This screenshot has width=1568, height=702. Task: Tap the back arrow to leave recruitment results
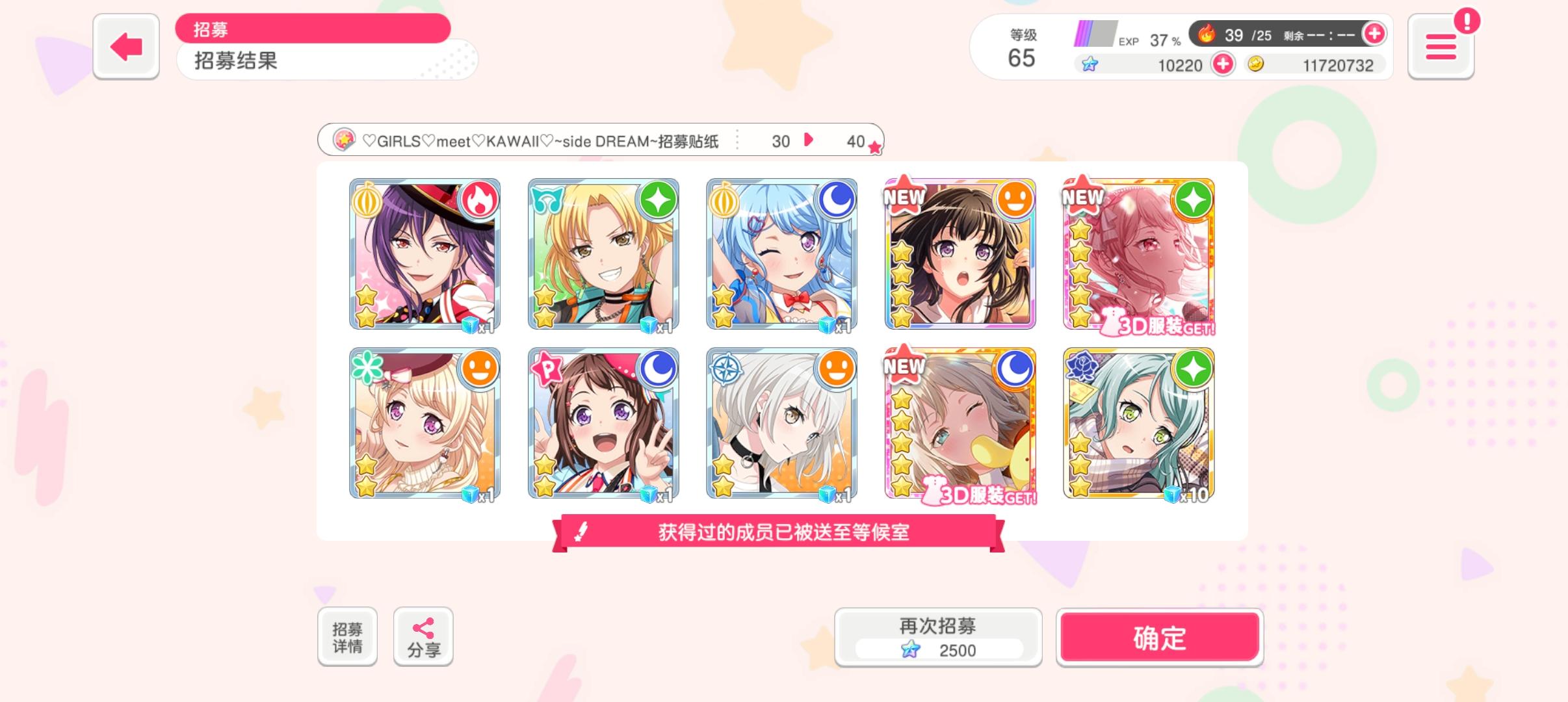[x=125, y=45]
